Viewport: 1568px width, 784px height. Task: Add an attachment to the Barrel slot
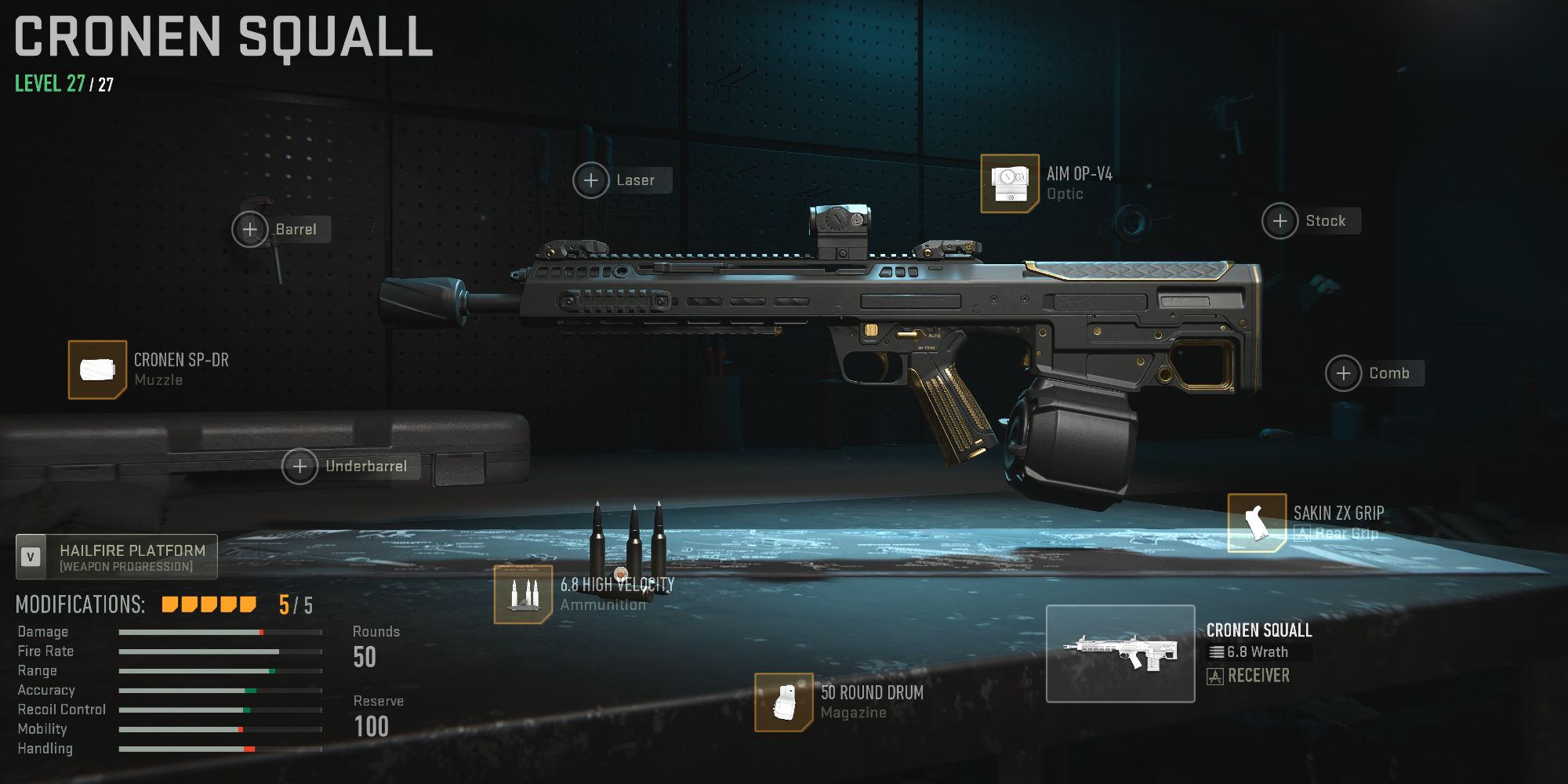tap(251, 229)
